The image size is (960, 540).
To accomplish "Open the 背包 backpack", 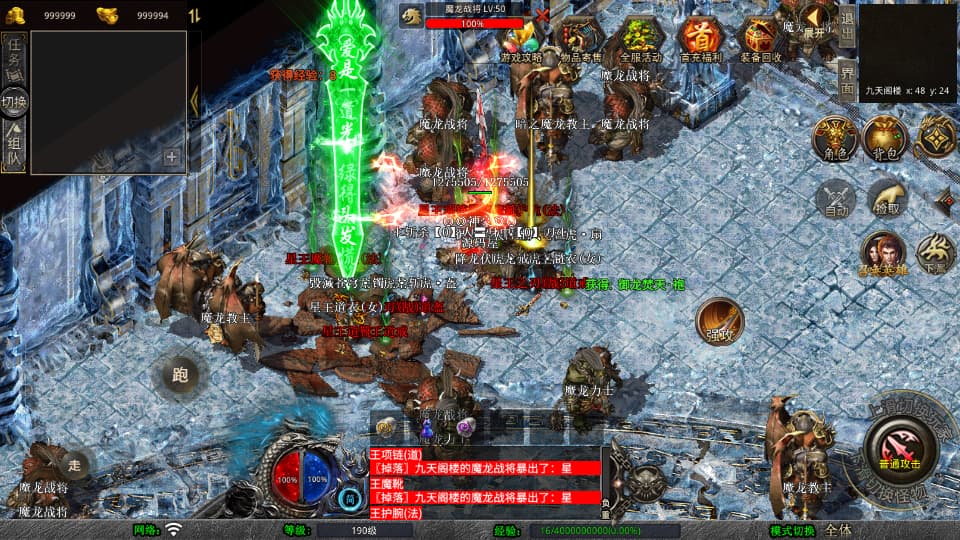I will coord(882,139).
